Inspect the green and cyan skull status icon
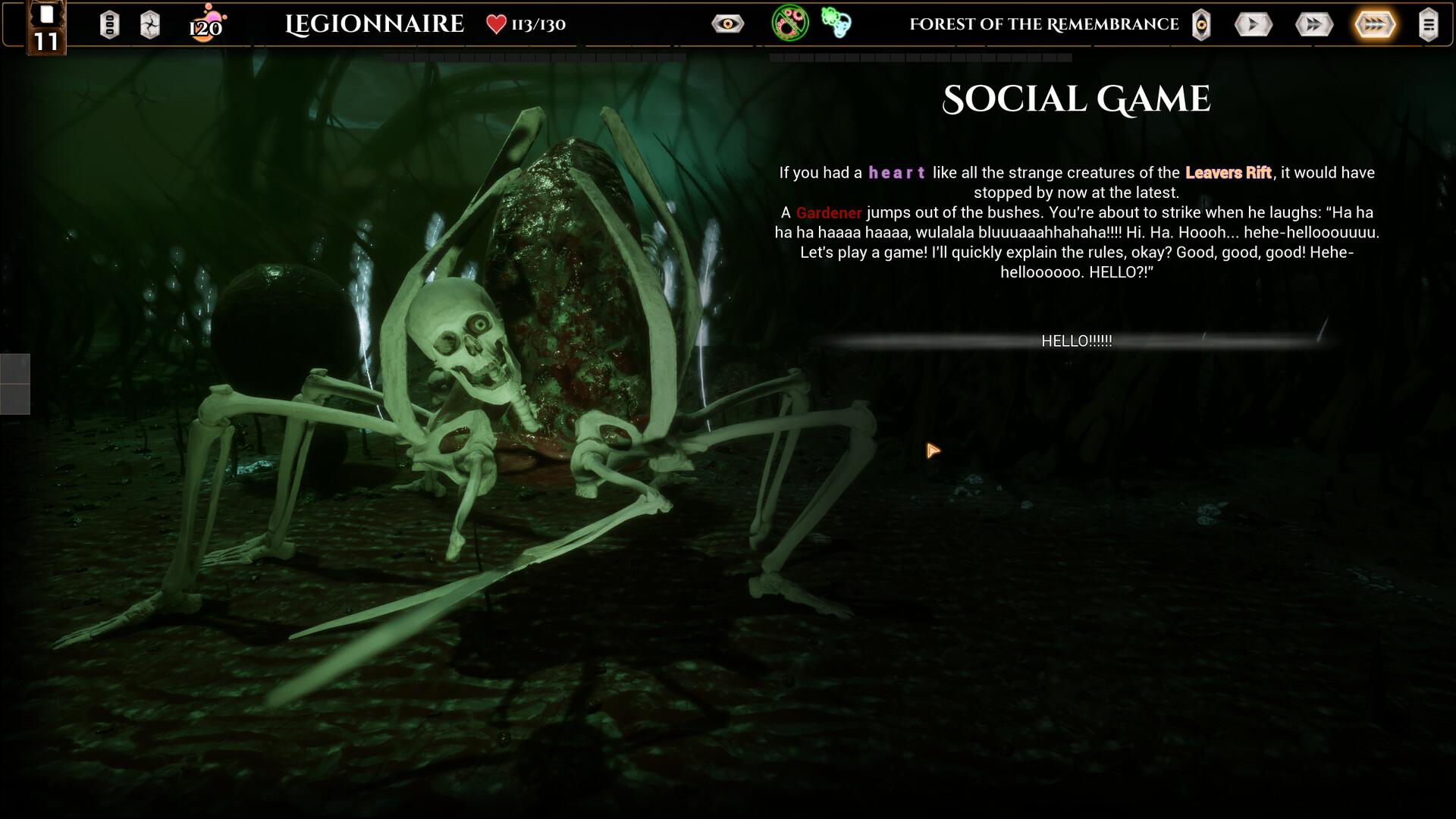1456x819 pixels. click(836, 24)
